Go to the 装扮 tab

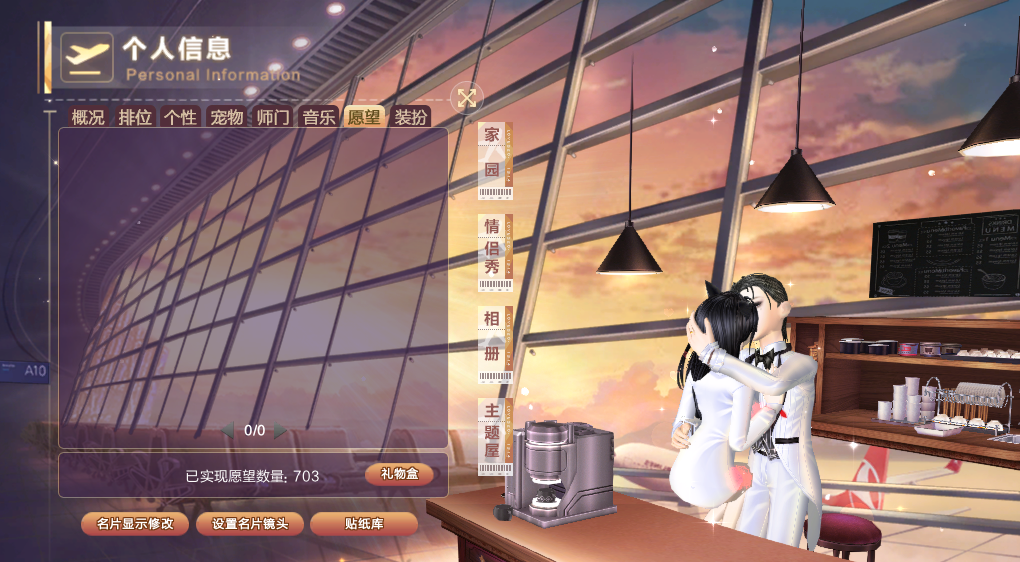pyautogui.click(x=410, y=117)
